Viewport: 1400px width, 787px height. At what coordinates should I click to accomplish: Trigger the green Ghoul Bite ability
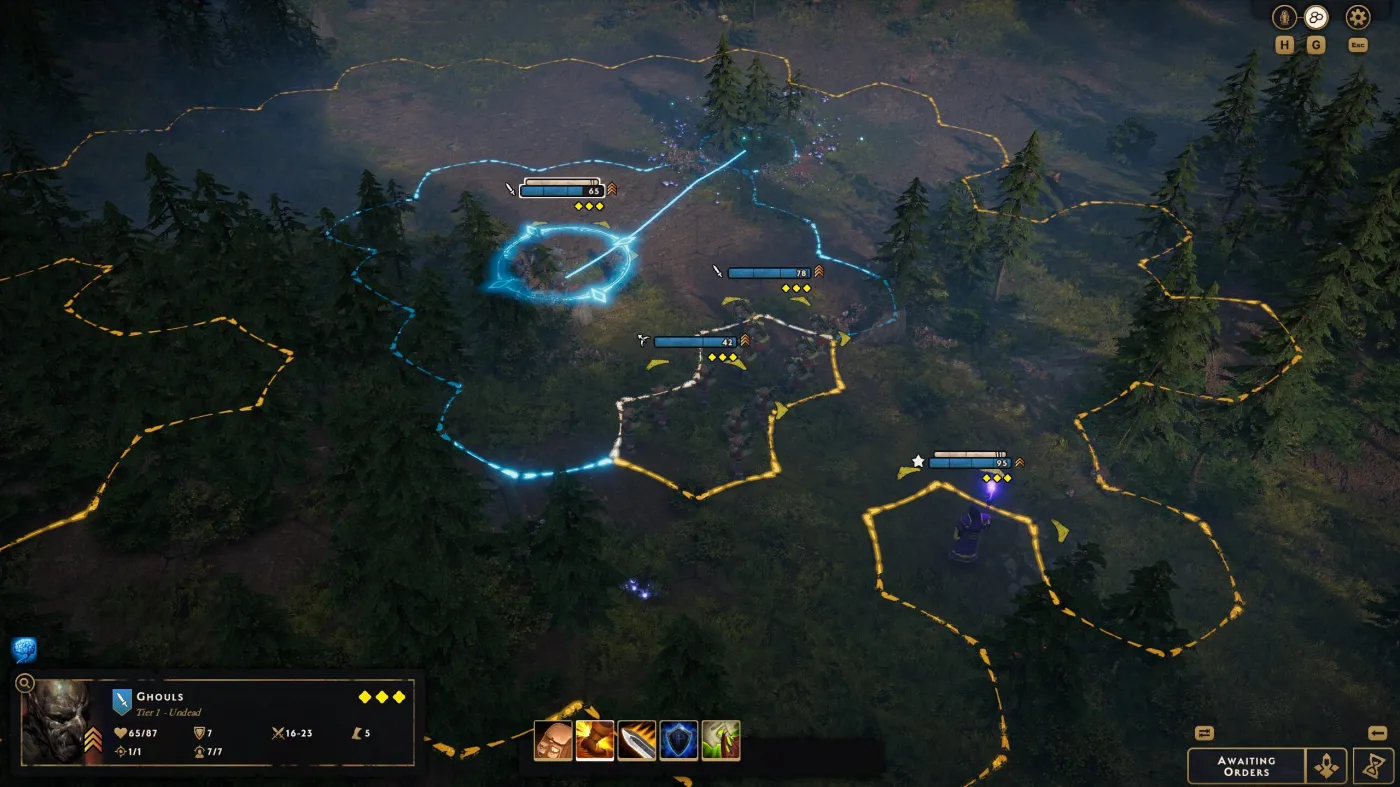coord(721,742)
